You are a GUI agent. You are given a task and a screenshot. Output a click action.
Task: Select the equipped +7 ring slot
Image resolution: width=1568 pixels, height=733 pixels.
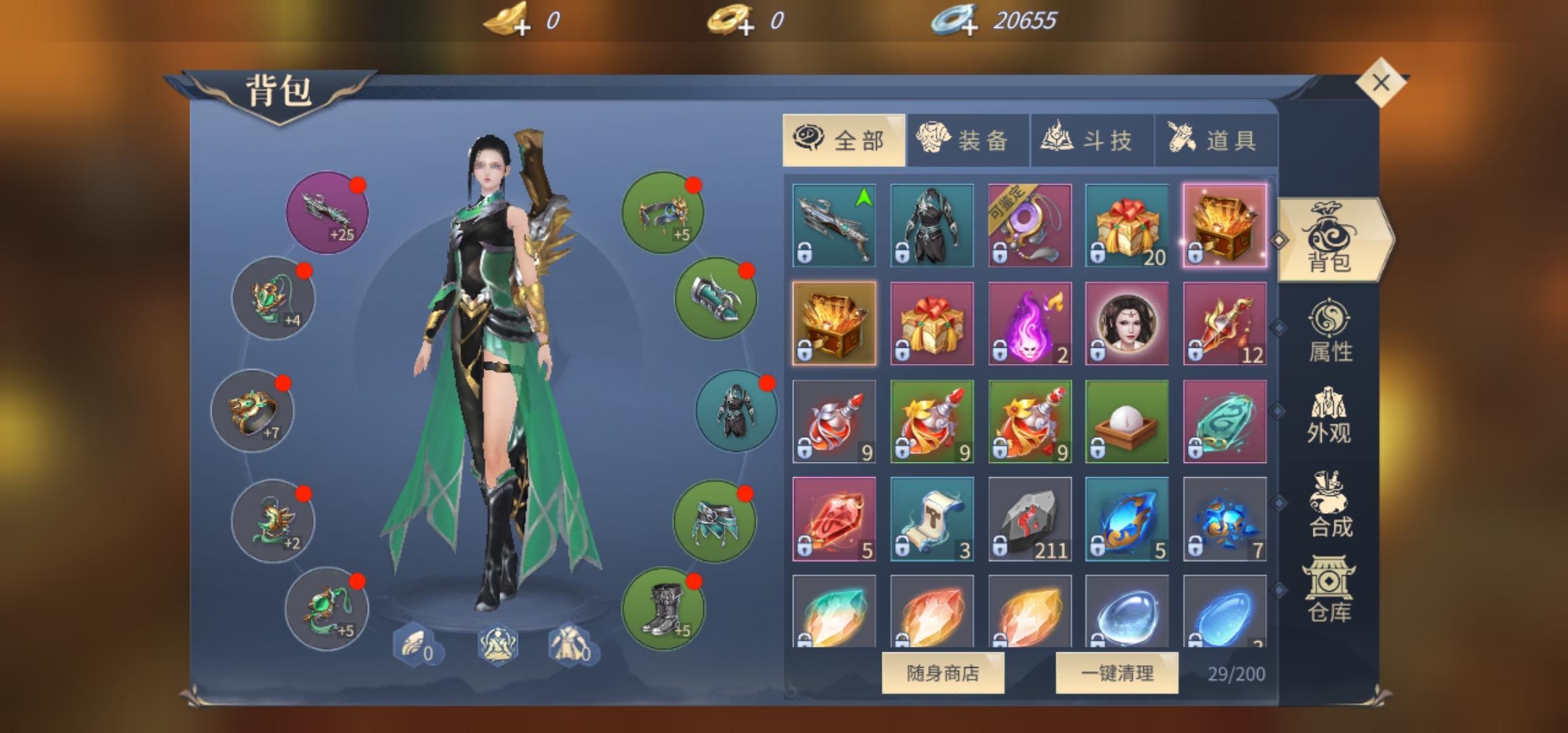pyautogui.click(x=253, y=411)
